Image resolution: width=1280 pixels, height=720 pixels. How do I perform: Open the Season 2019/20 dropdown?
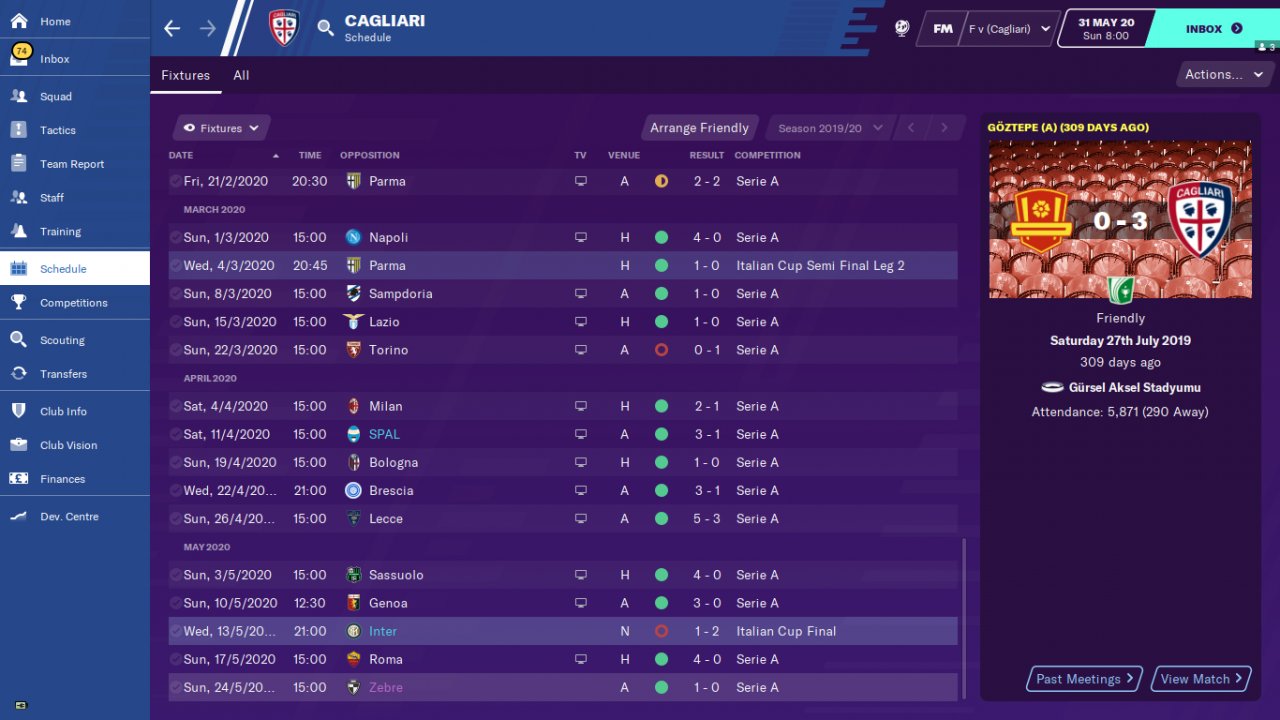[x=830, y=128]
